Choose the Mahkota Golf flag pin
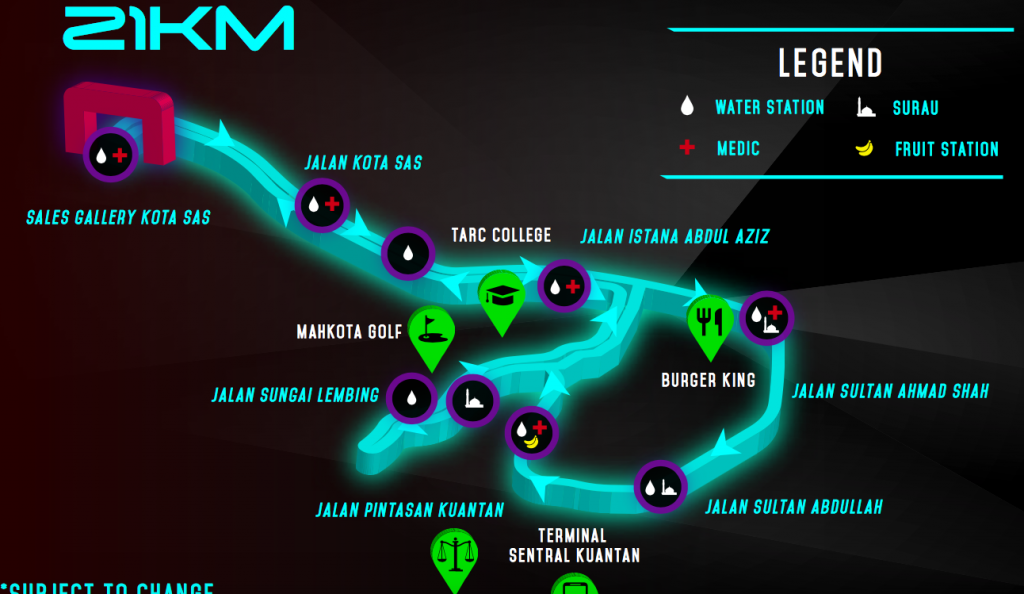 [x=431, y=330]
